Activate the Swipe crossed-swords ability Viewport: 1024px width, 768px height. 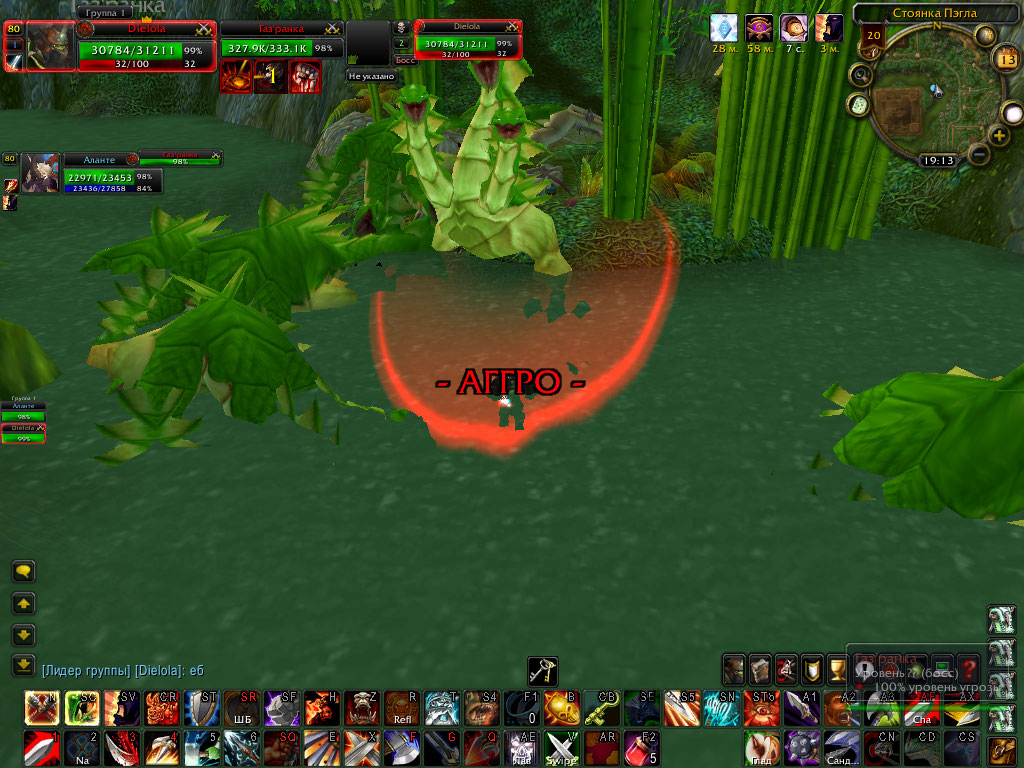click(x=561, y=747)
